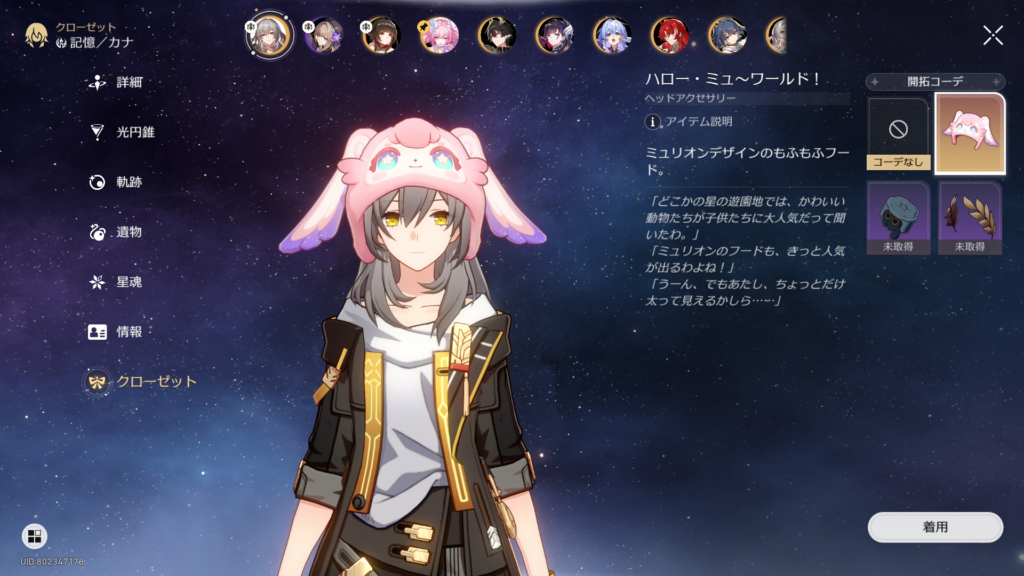Open the アイテム説明 item description info
This screenshot has height=576, width=1024.
pos(689,121)
